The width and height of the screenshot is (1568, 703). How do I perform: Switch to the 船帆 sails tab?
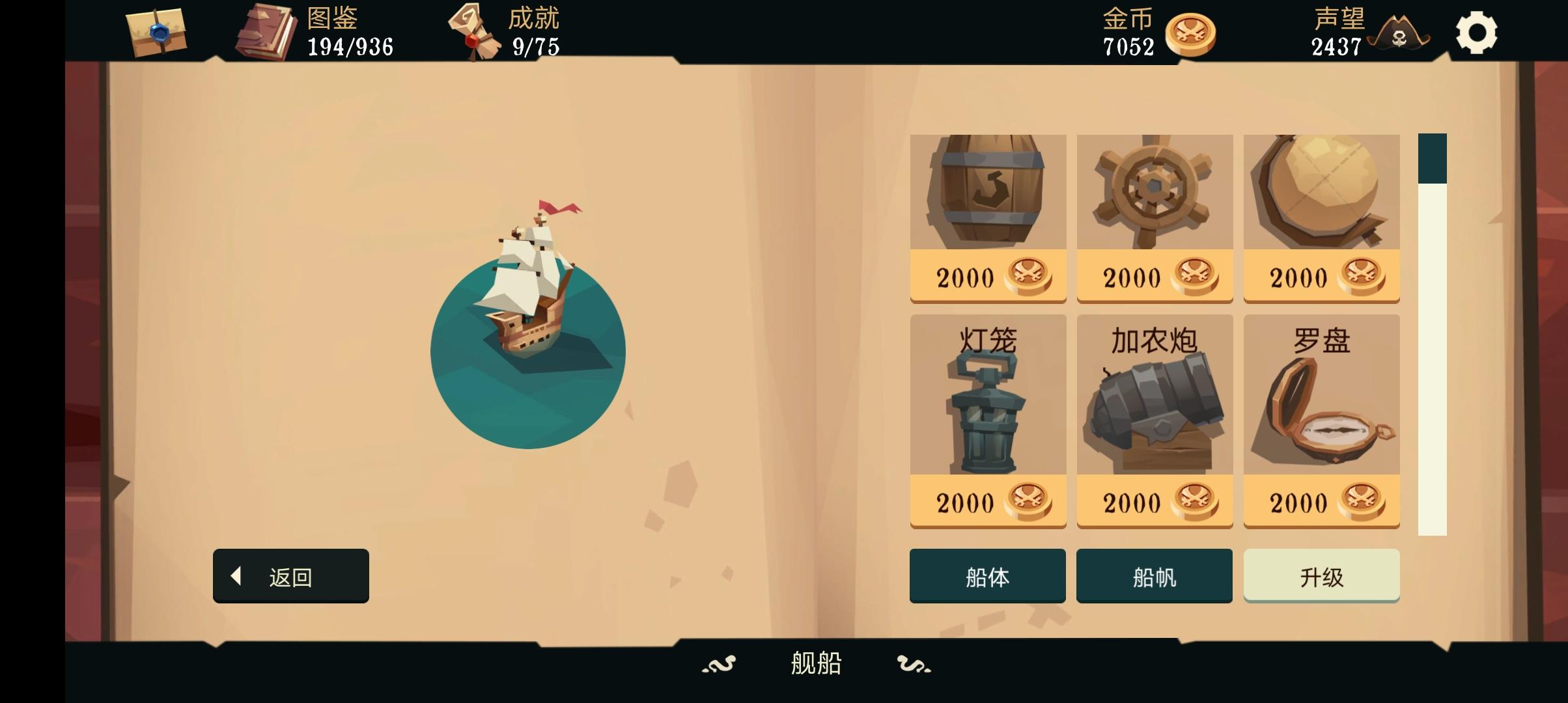click(1154, 575)
